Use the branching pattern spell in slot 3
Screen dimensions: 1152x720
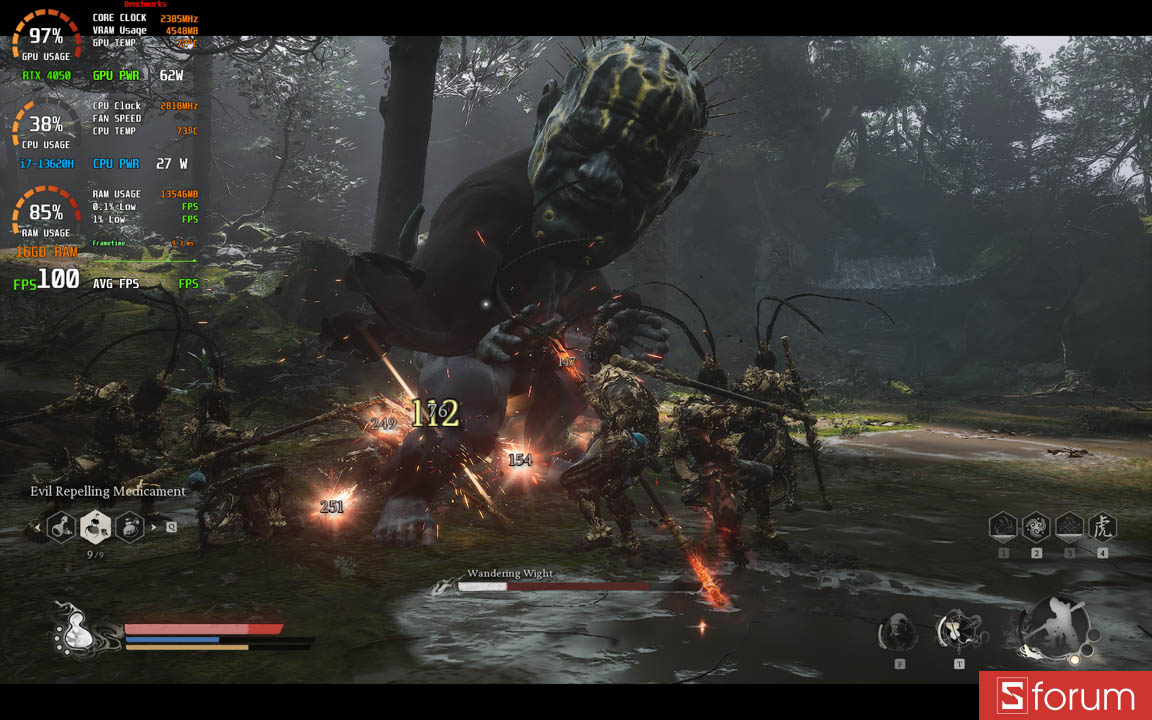click(1069, 526)
